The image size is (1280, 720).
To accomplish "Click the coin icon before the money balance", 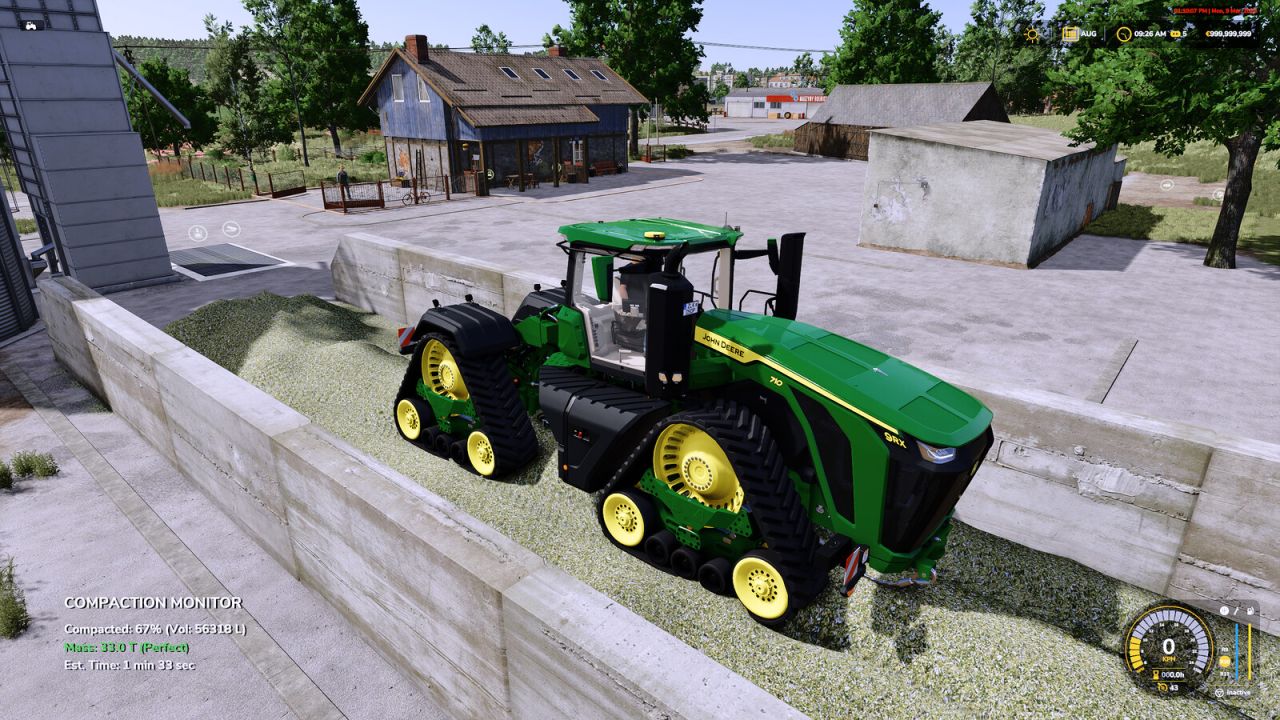I will (1208, 34).
